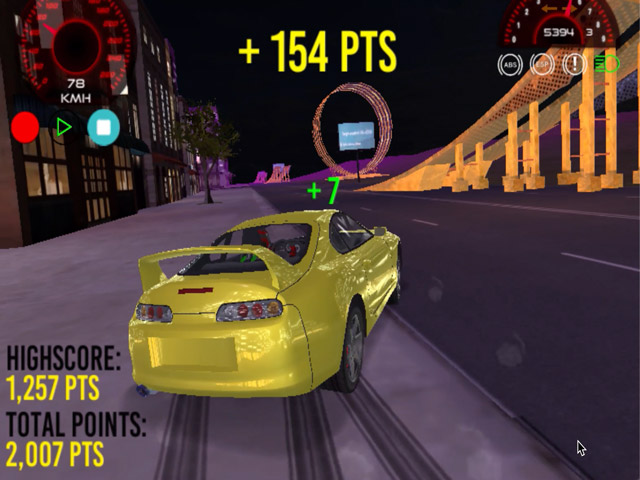Click the exclamation mark warning icon
This screenshot has width=640, height=480.
click(574, 65)
